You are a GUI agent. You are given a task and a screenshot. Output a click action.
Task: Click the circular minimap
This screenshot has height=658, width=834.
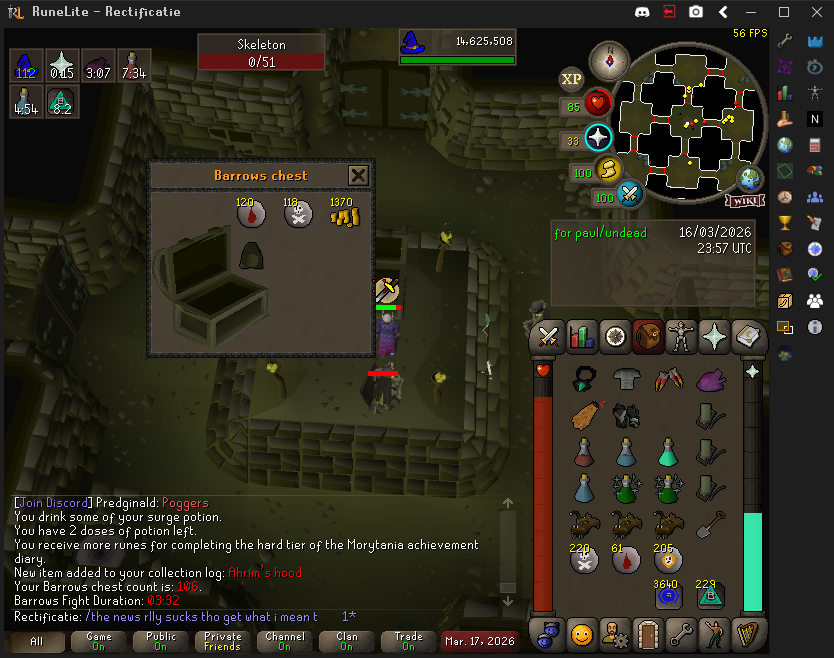click(689, 119)
